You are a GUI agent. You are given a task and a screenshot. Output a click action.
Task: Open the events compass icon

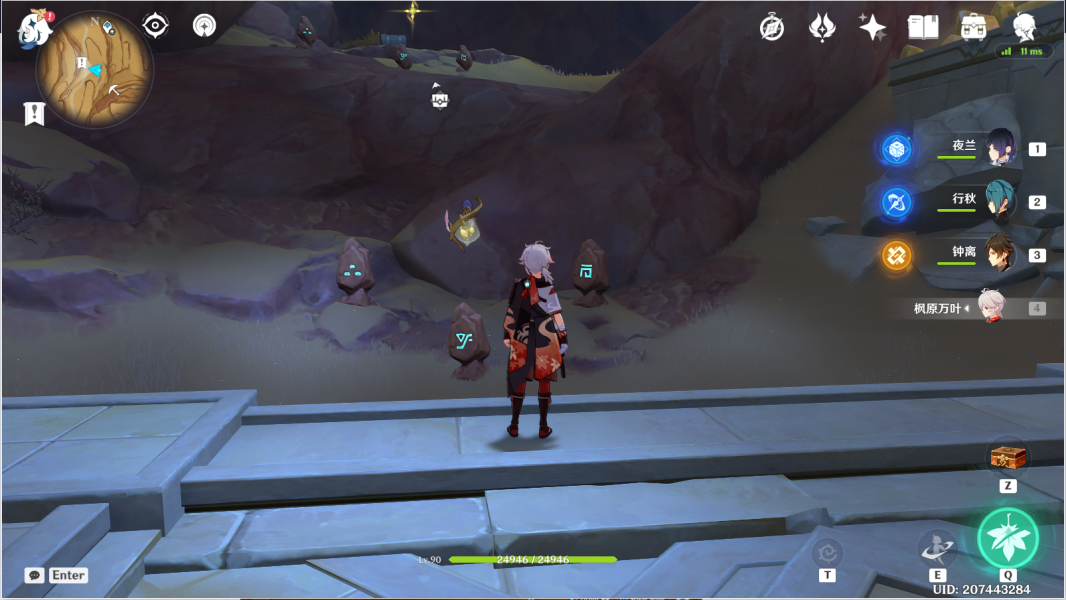pyautogui.click(x=771, y=27)
